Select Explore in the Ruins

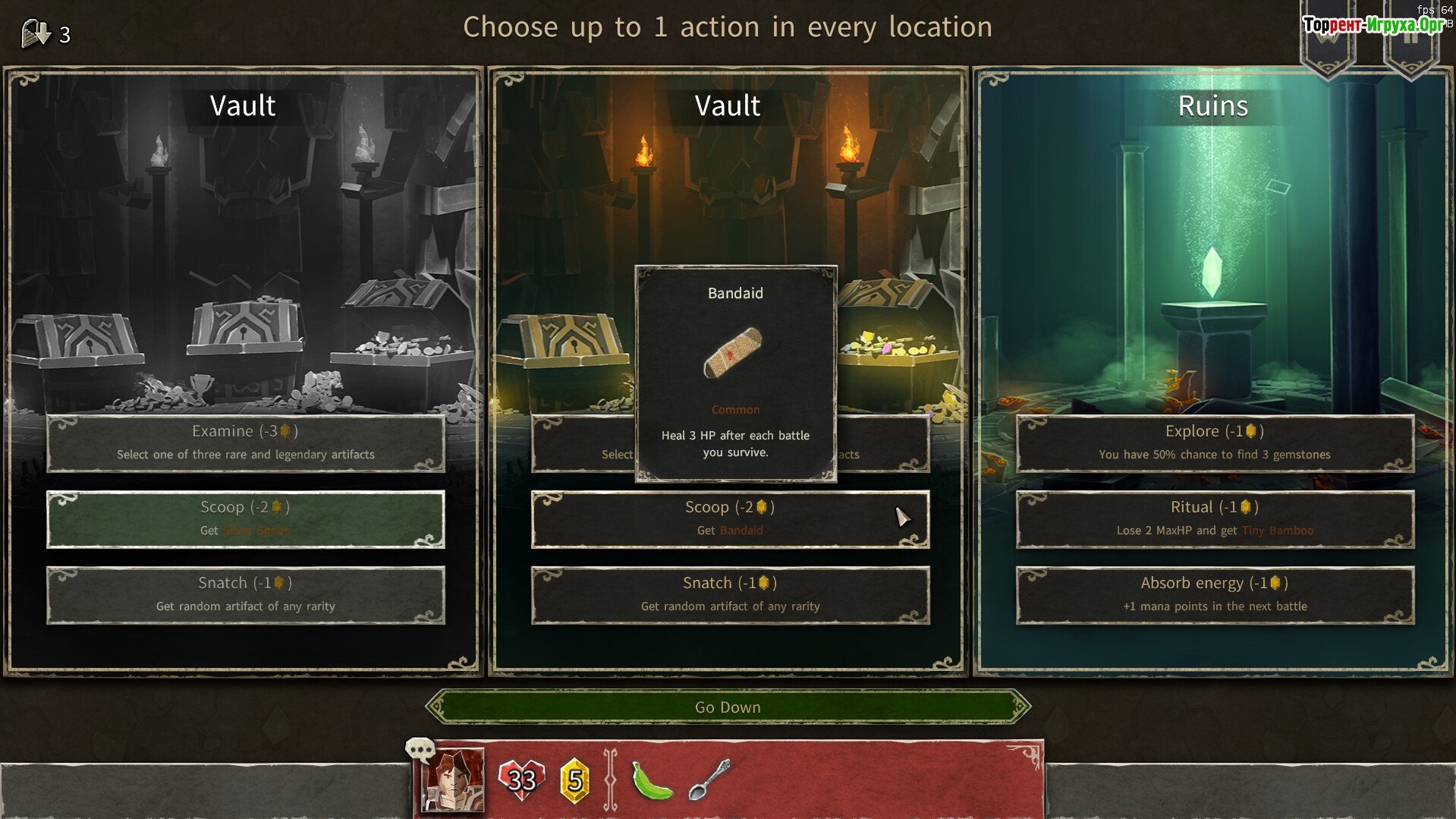pyautogui.click(x=1214, y=443)
